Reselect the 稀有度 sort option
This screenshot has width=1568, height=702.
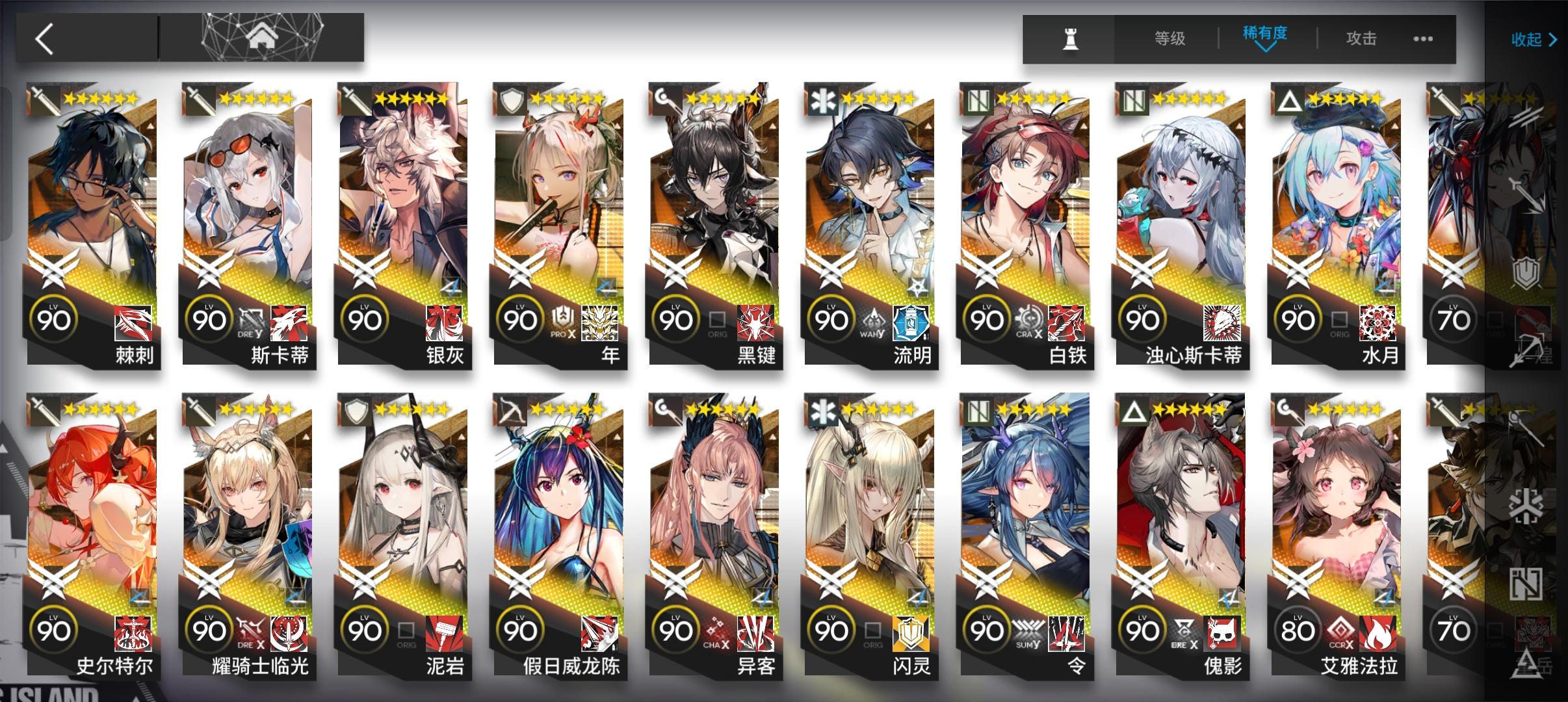point(1264,36)
